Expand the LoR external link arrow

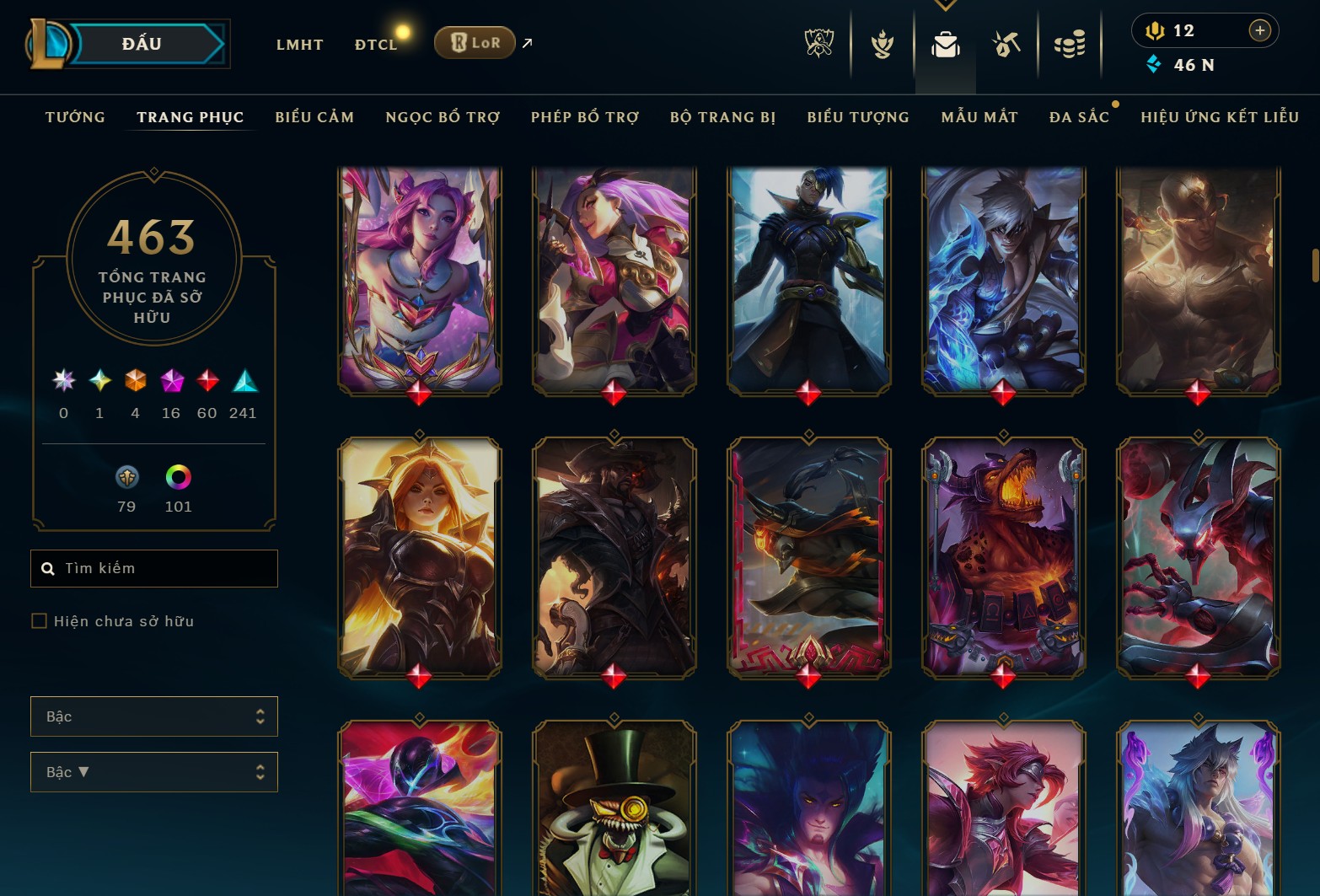[526, 42]
